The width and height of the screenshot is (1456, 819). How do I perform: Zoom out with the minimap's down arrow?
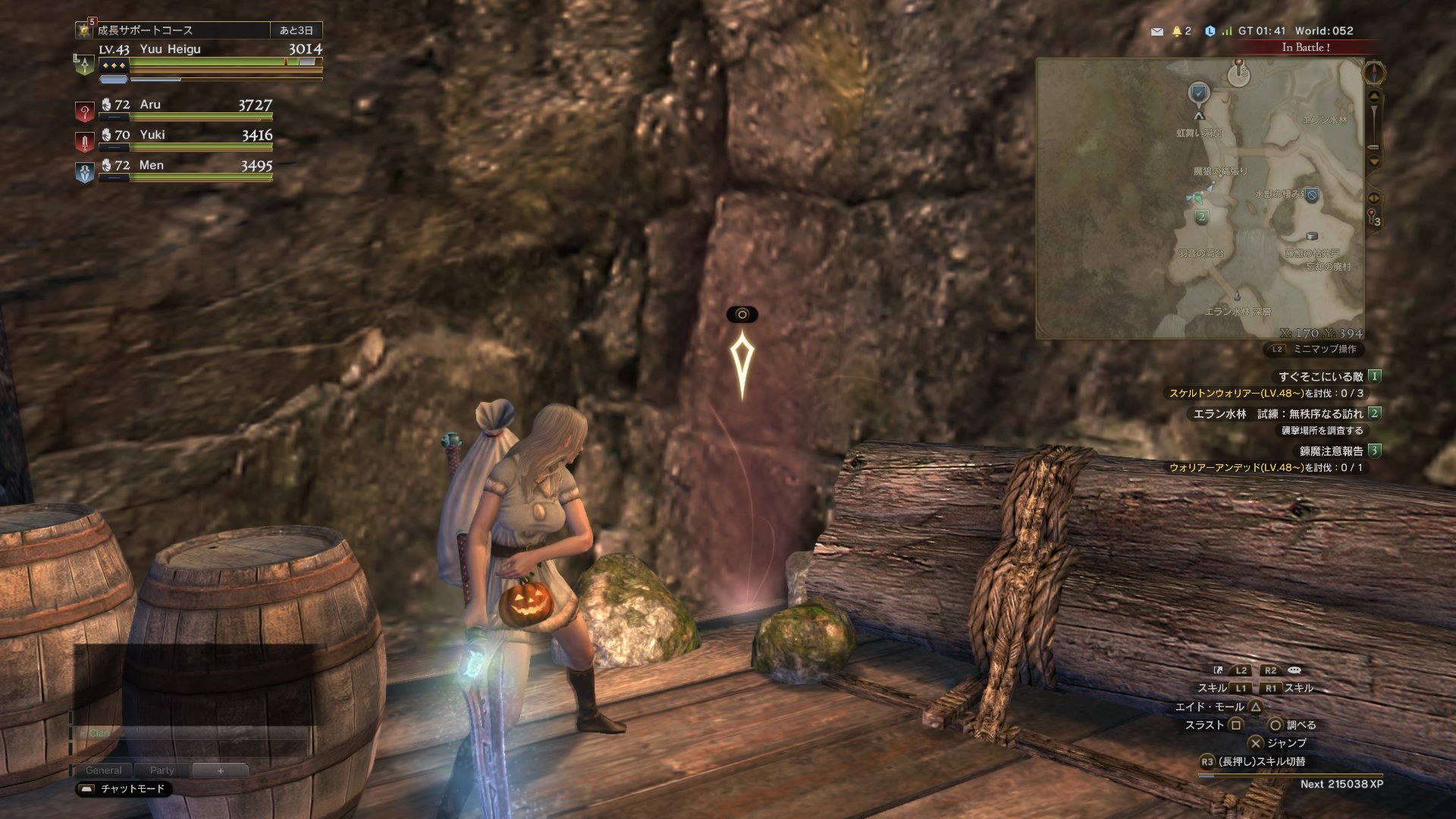point(1373,162)
